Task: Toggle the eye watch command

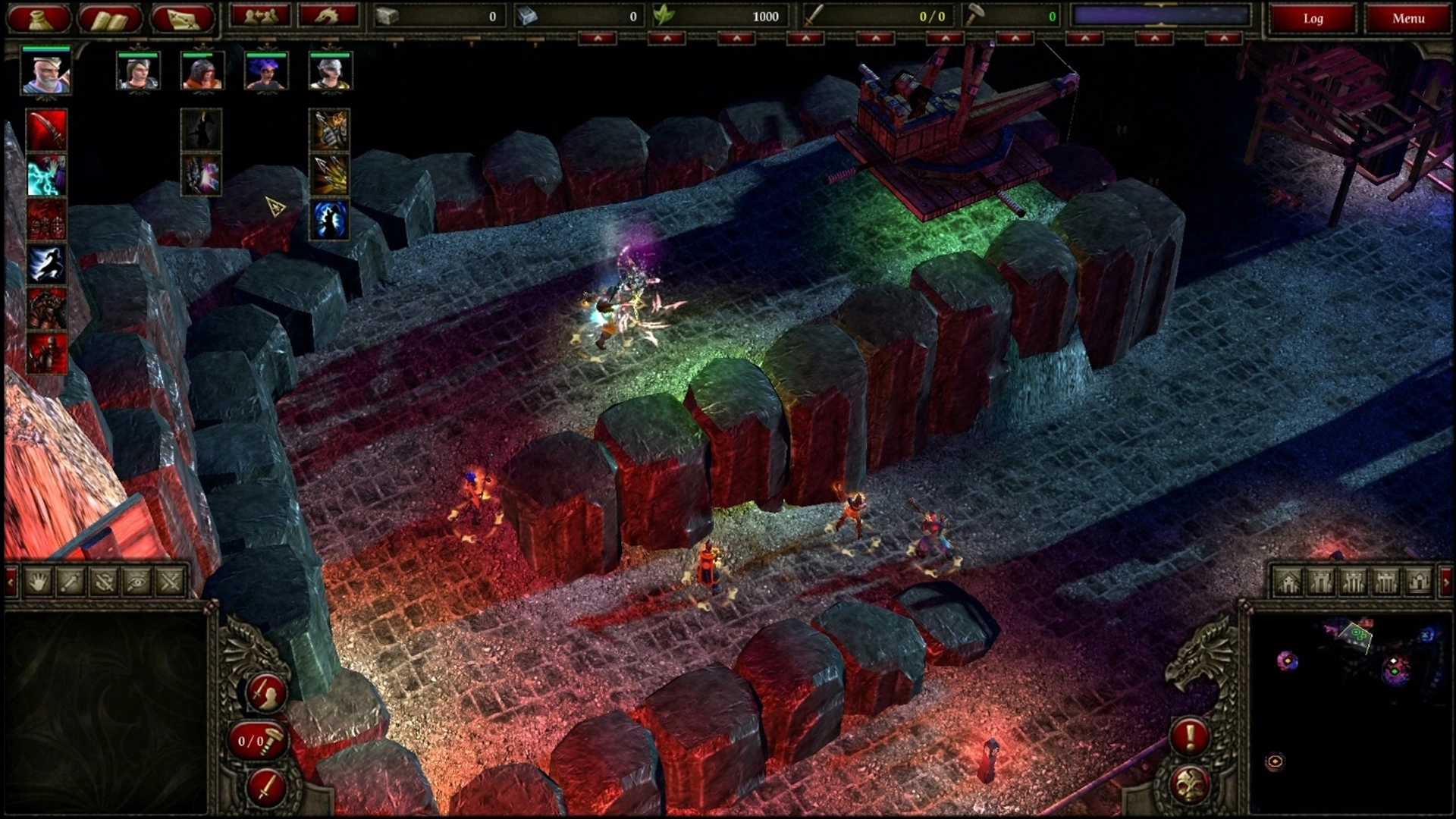Action: tap(137, 582)
